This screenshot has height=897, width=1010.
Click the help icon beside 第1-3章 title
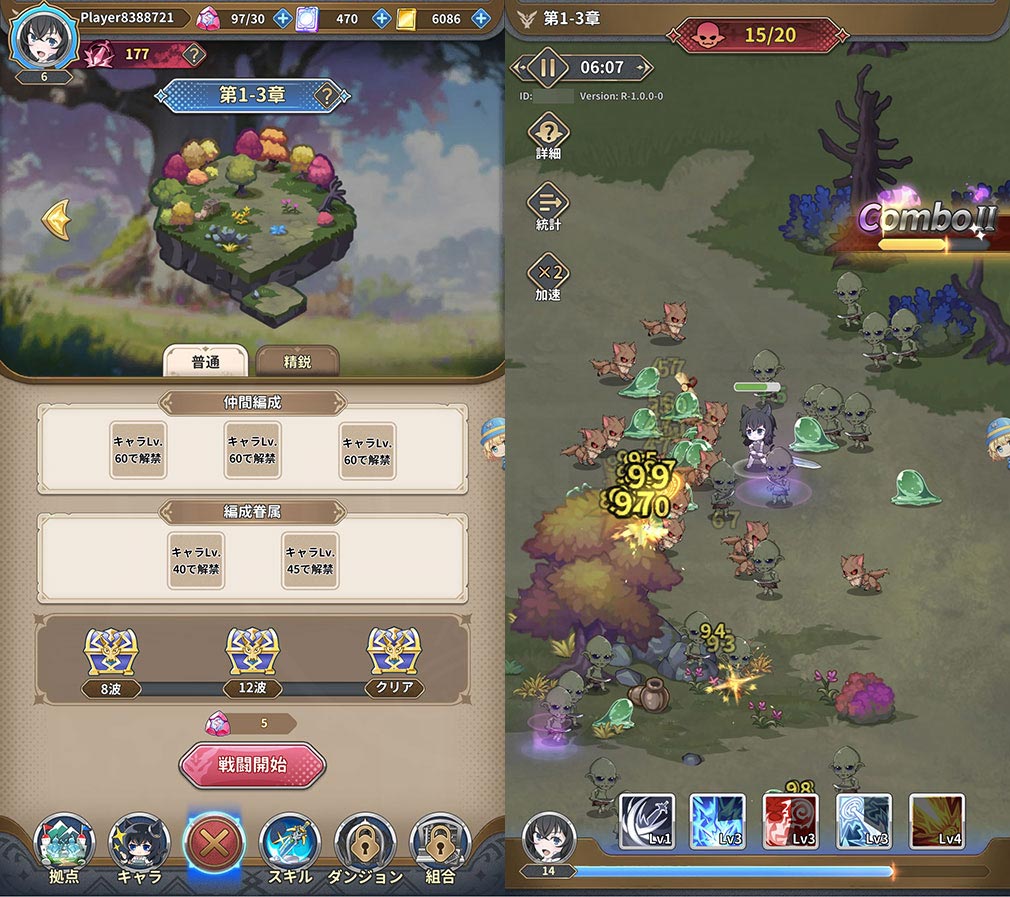point(327,96)
